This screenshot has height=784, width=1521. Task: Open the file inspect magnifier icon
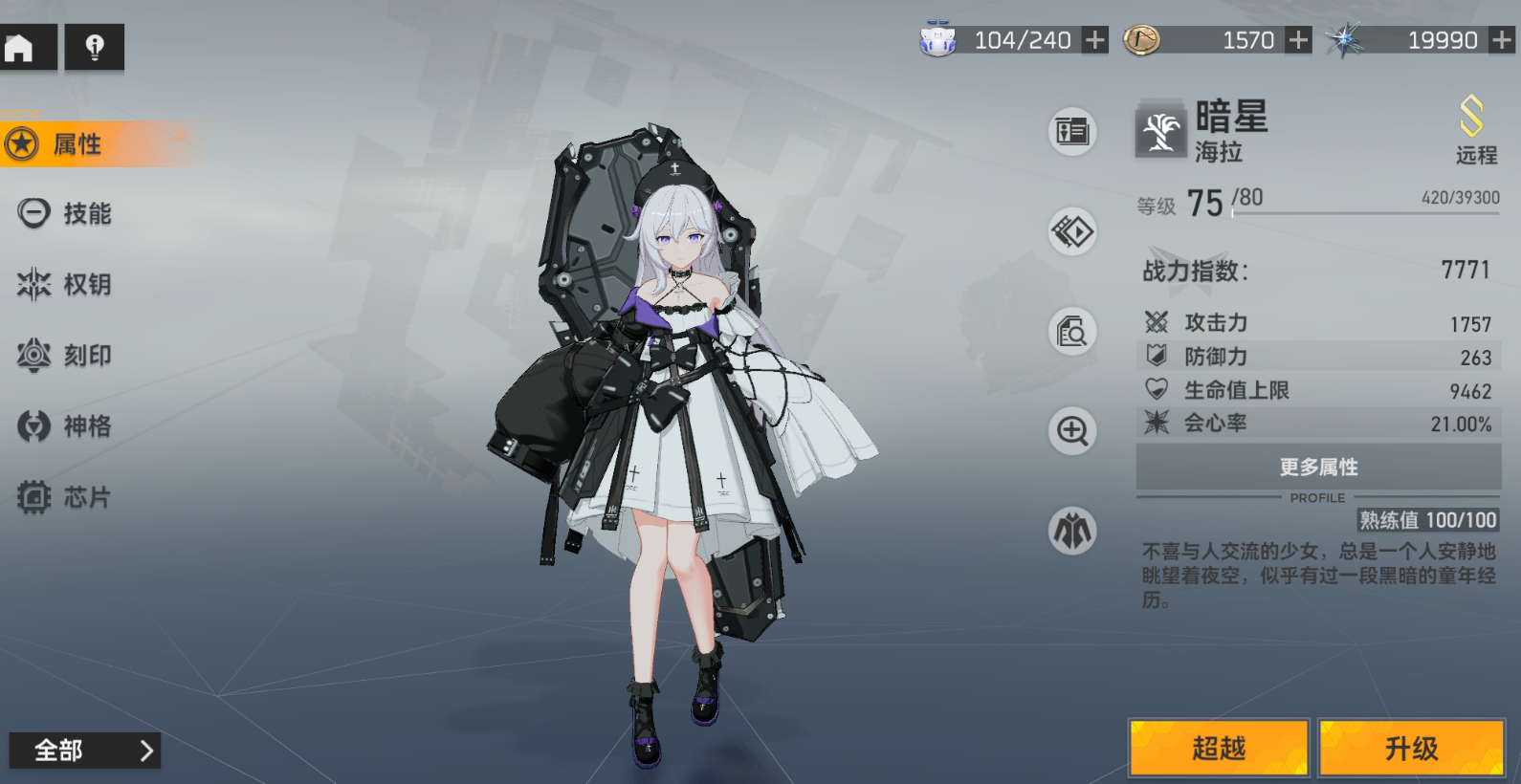1072,332
